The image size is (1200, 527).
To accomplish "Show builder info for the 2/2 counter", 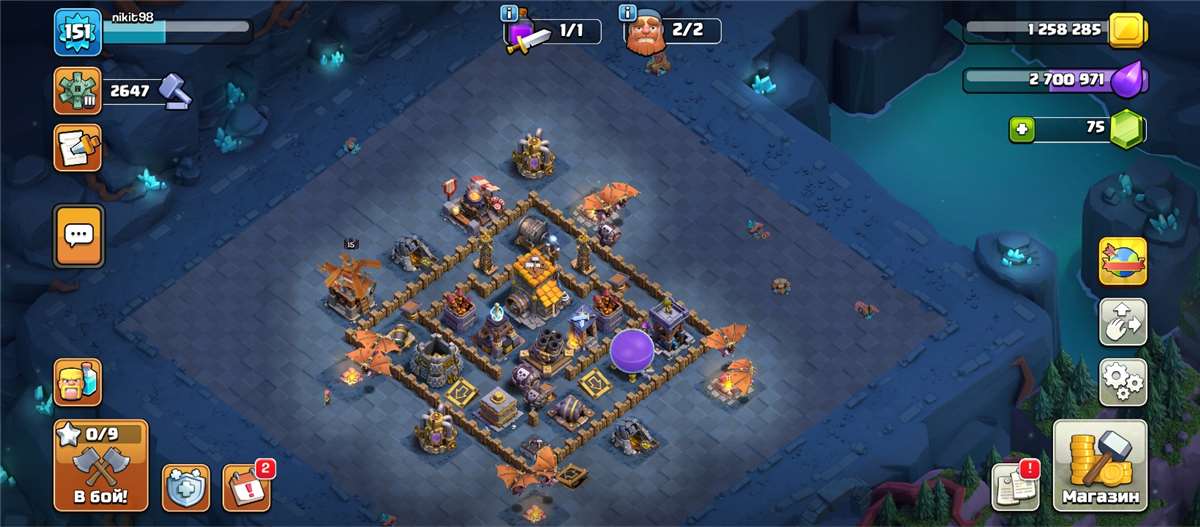I will click(x=629, y=14).
